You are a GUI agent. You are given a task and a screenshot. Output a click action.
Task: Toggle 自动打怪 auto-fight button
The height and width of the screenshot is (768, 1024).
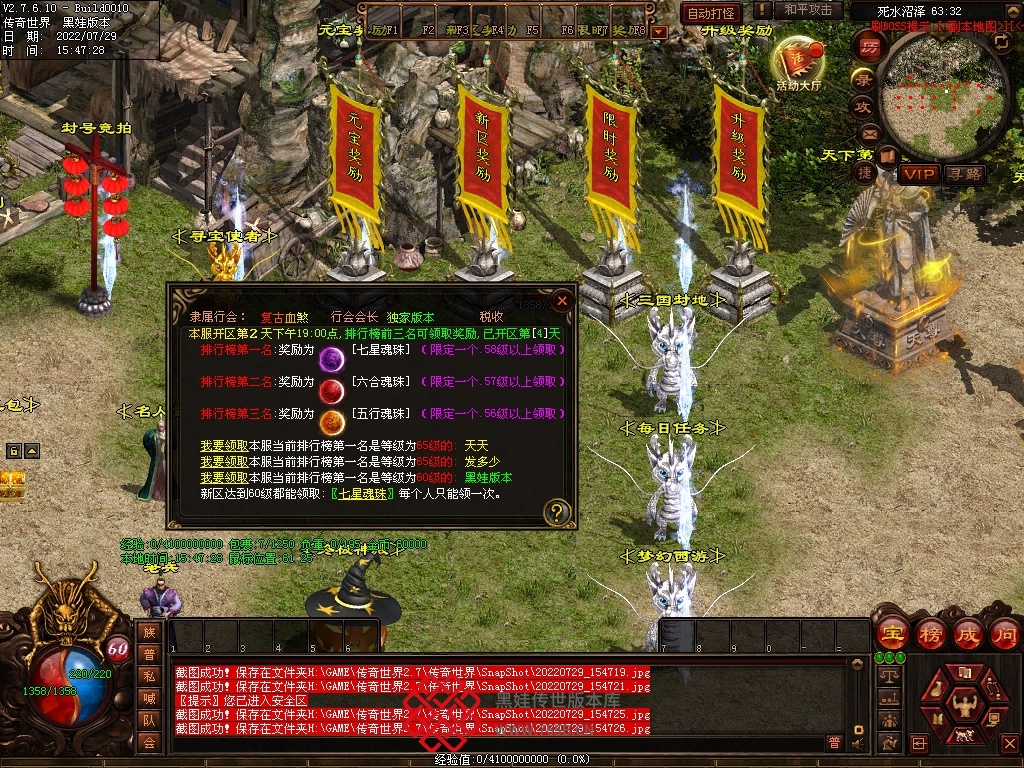click(x=711, y=13)
